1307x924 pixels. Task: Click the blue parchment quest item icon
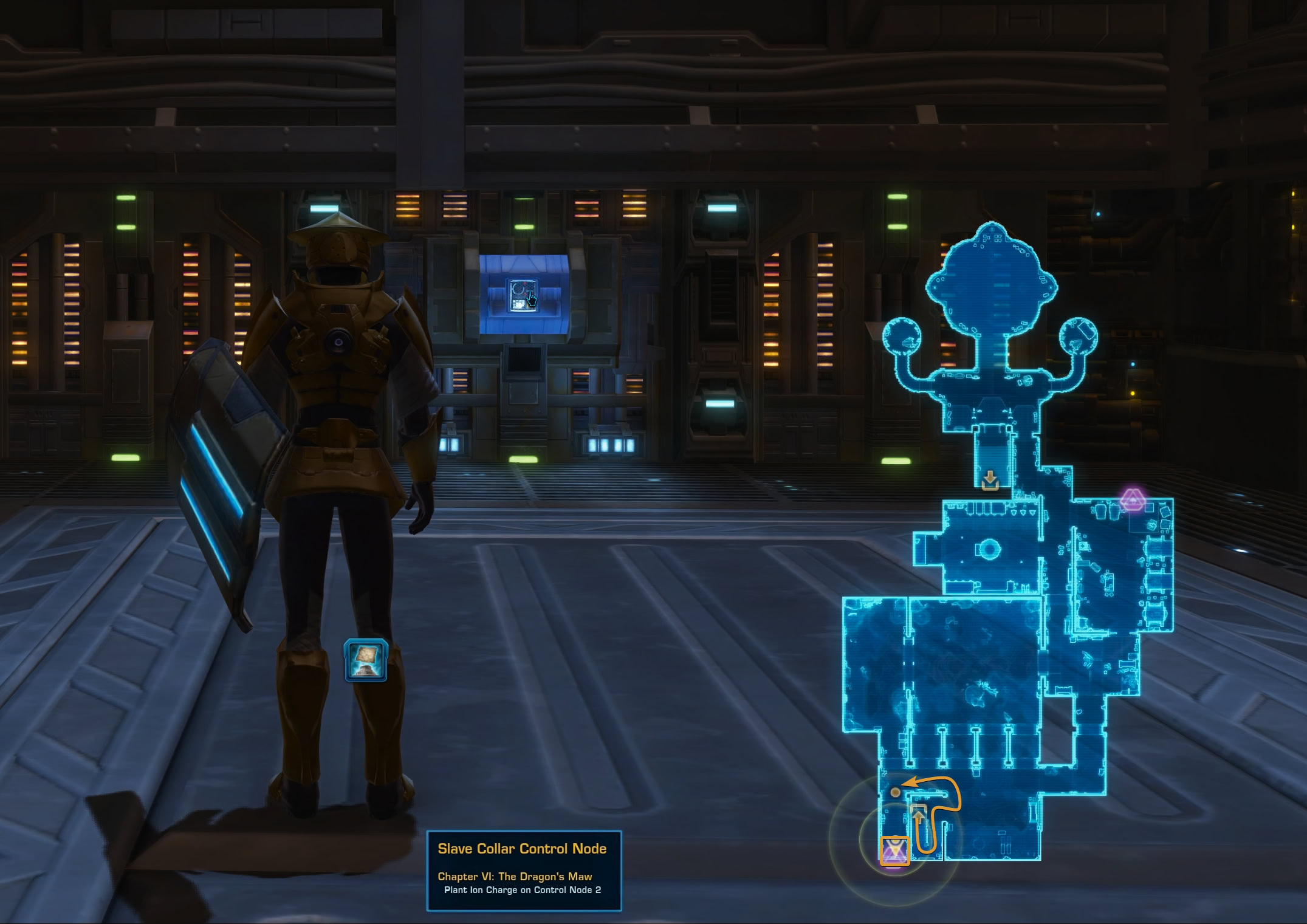tap(365, 660)
